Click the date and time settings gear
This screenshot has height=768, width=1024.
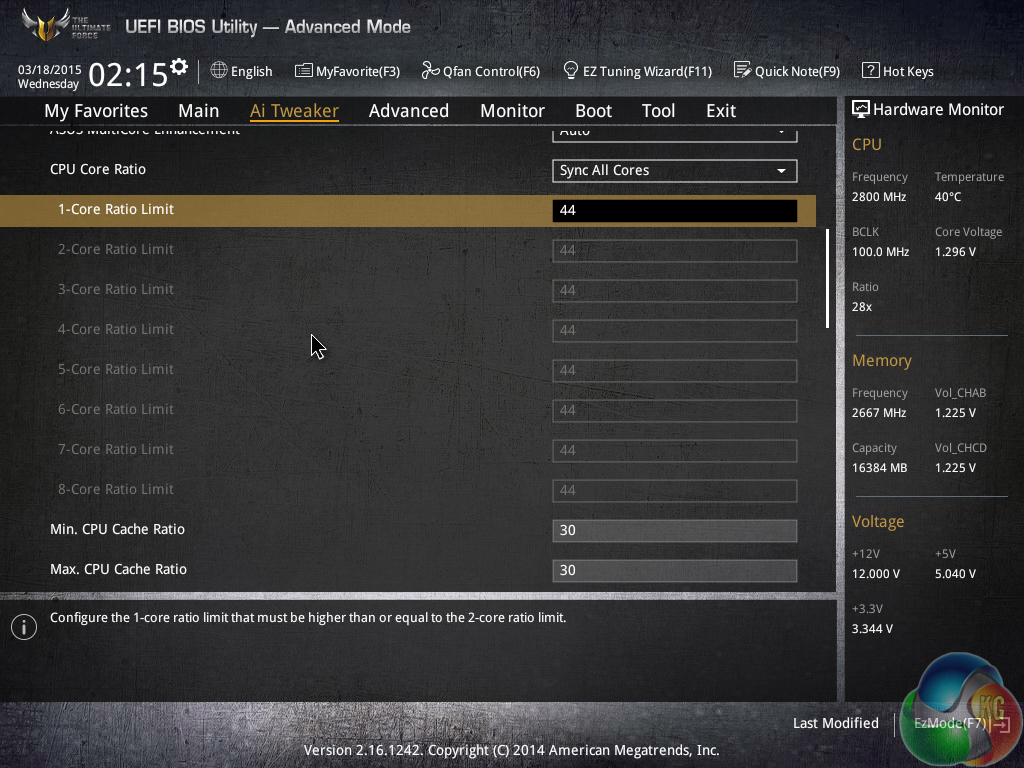pyautogui.click(x=179, y=67)
